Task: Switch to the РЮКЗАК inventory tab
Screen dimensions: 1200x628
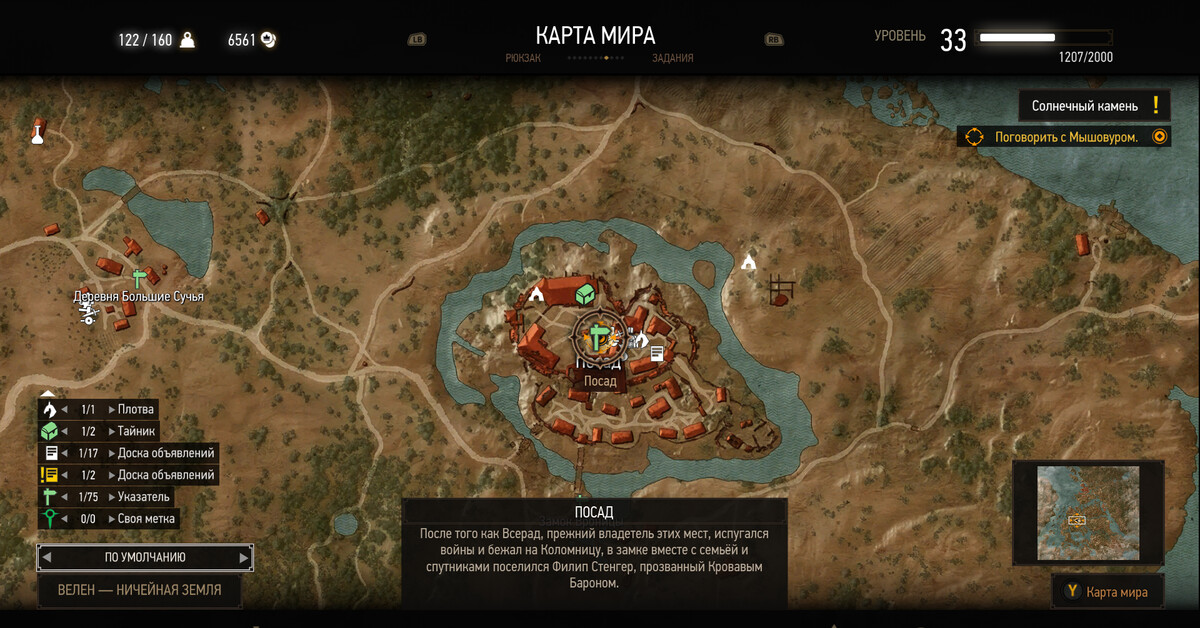Action: 523,58
